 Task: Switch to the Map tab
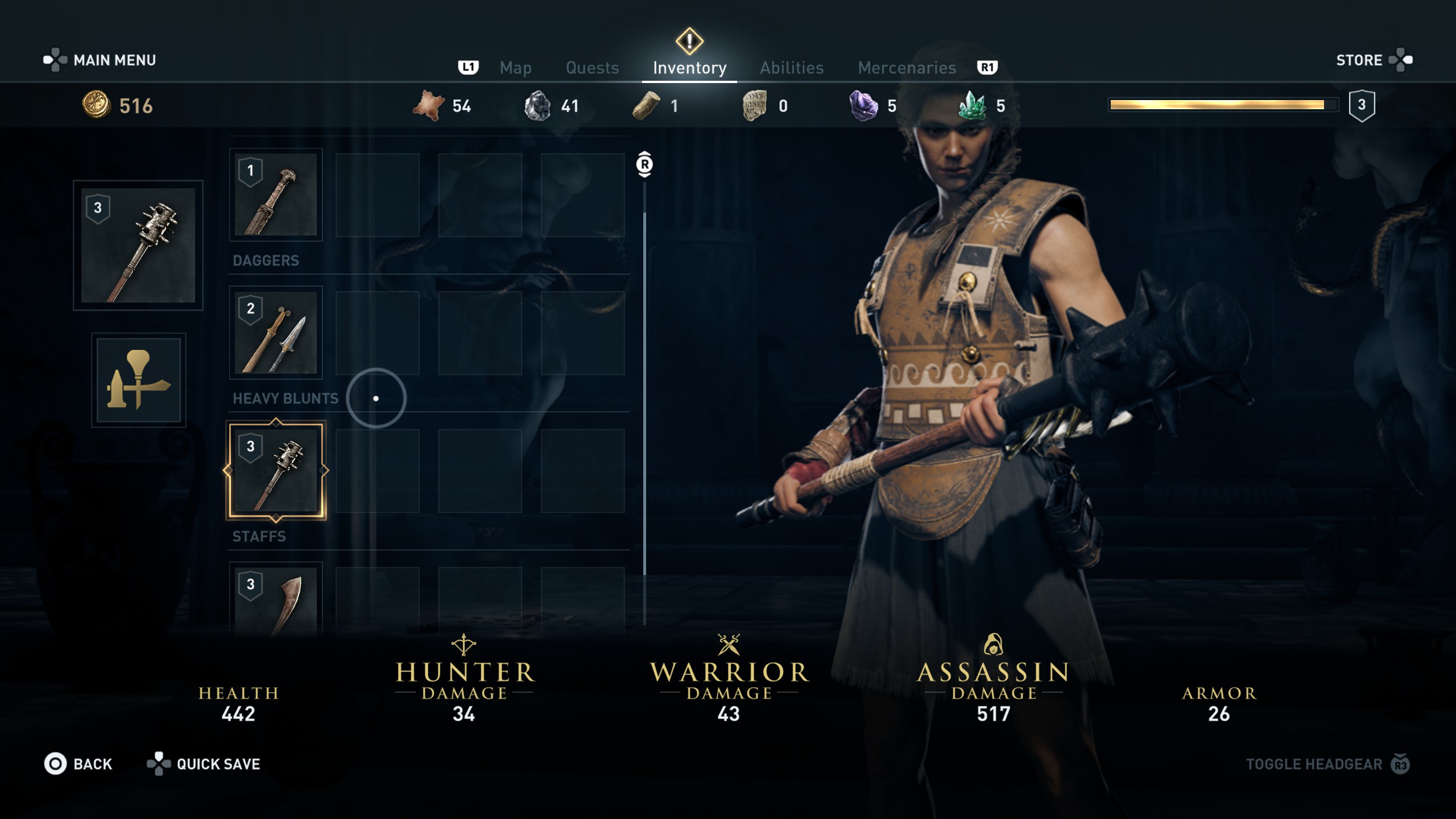point(515,68)
